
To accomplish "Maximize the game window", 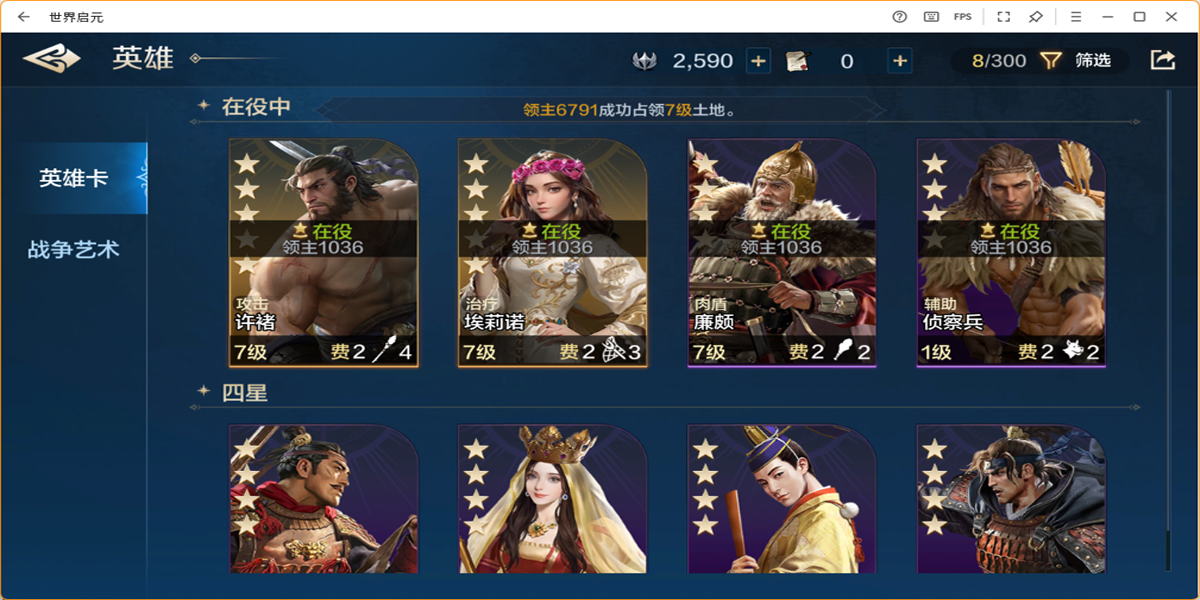I will [1139, 16].
